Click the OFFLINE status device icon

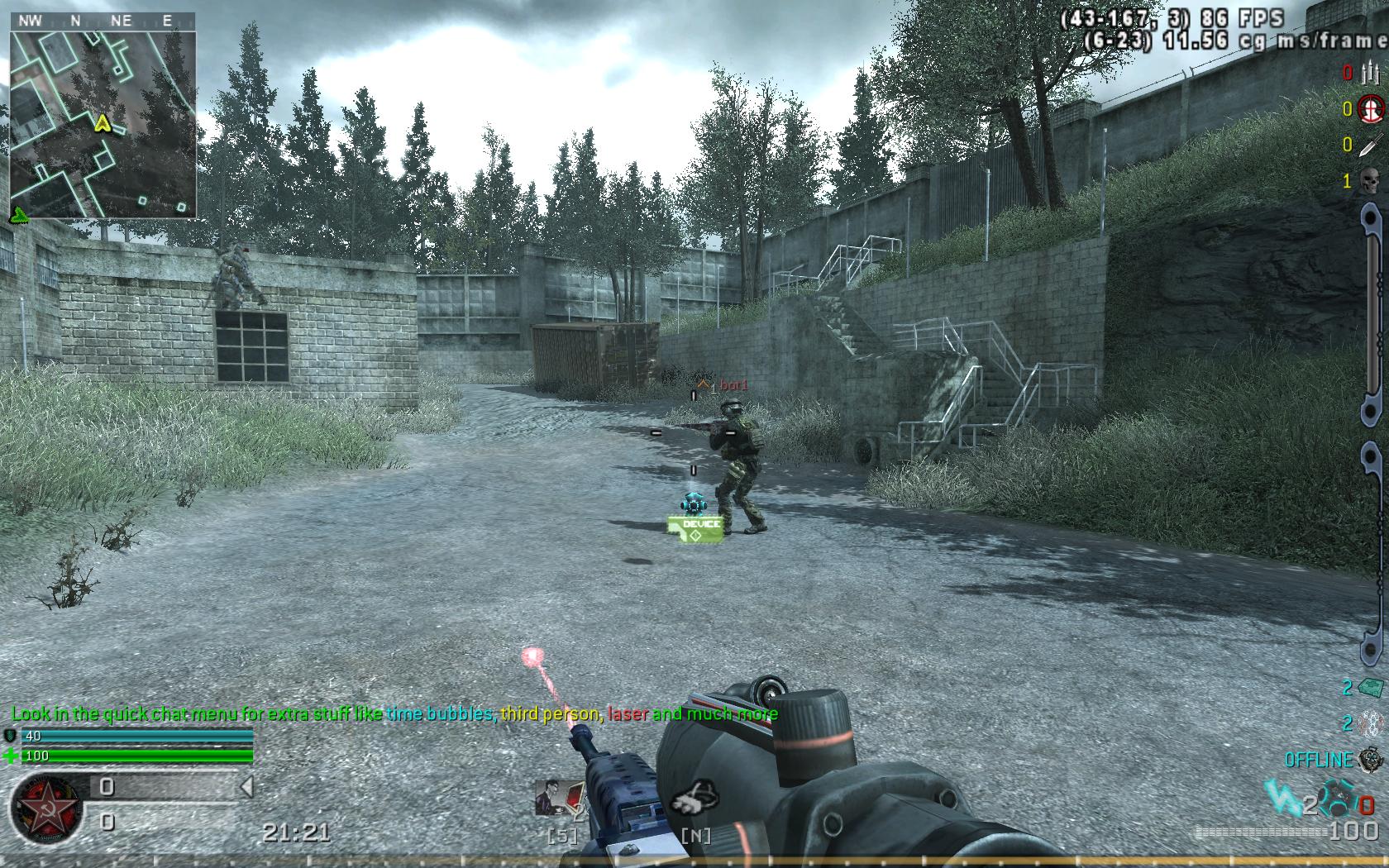tap(1370, 759)
